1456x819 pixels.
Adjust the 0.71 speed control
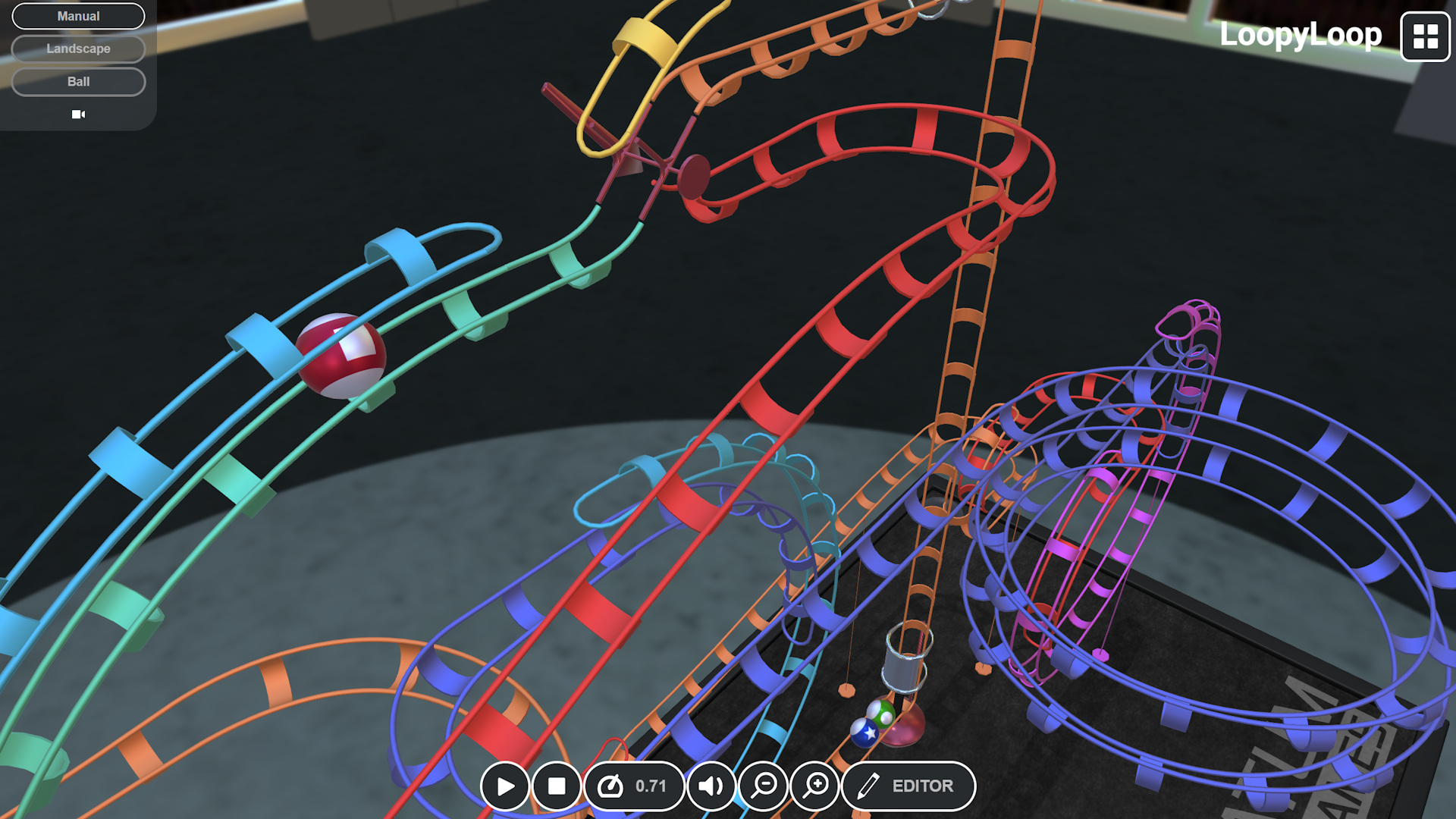pyautogui.click(x=633, y=786)
